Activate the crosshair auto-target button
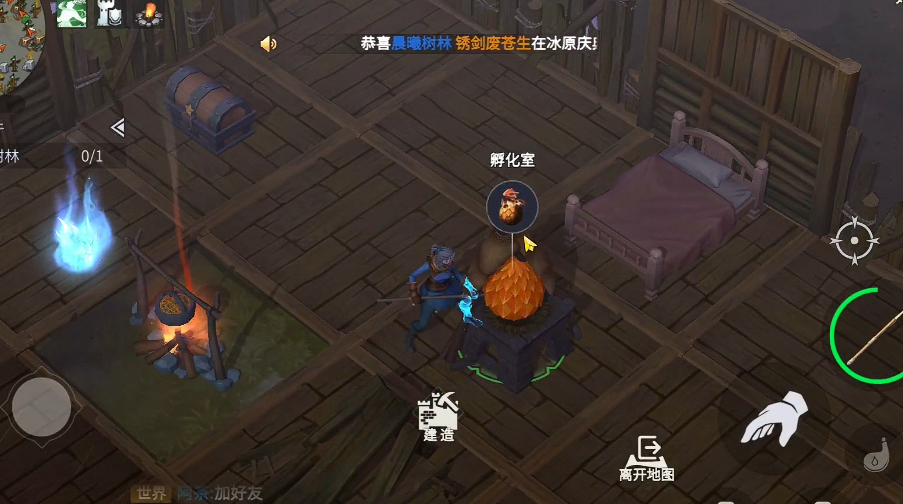Screen dimensions: 903x504 point(856,240)
